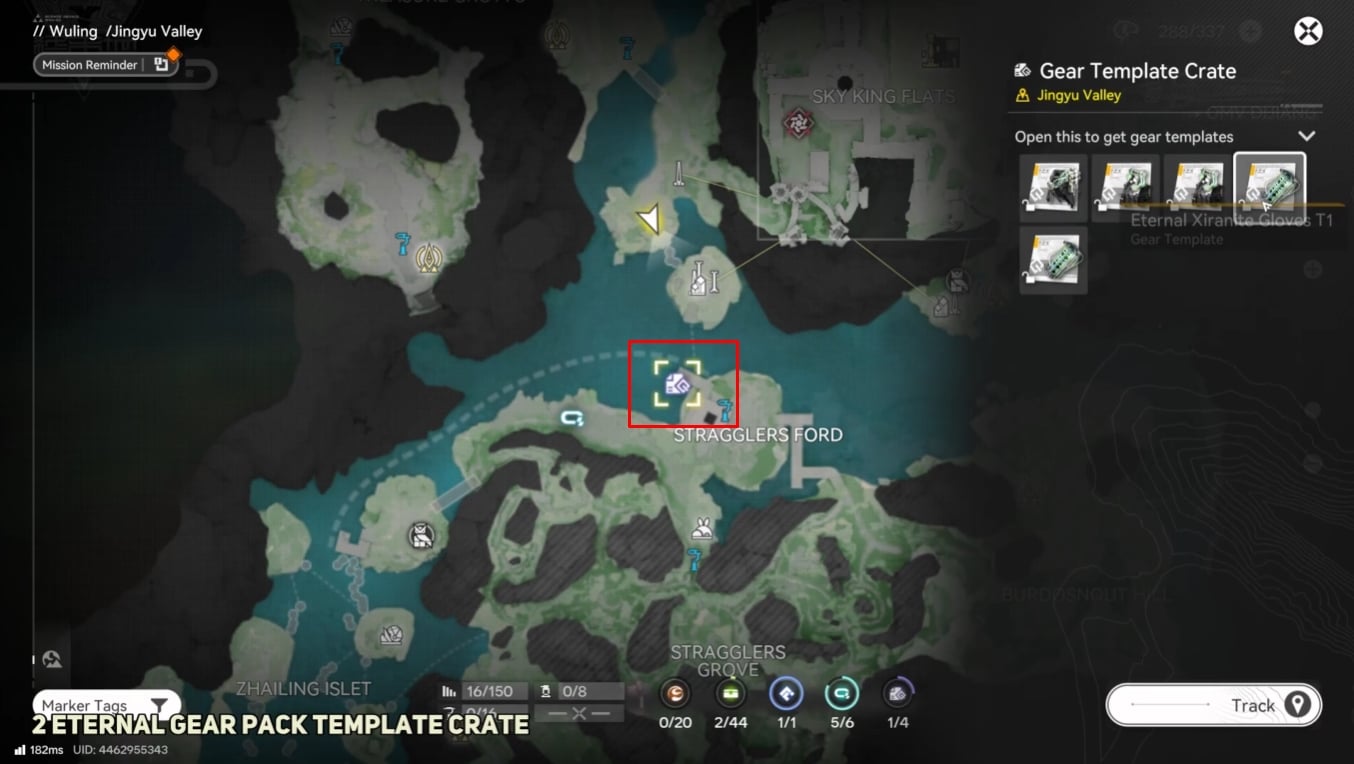The height and width of the screenshot is (764, 1354).
Task: Track the Gear Template Crate location
Action: coord(1213,705)
